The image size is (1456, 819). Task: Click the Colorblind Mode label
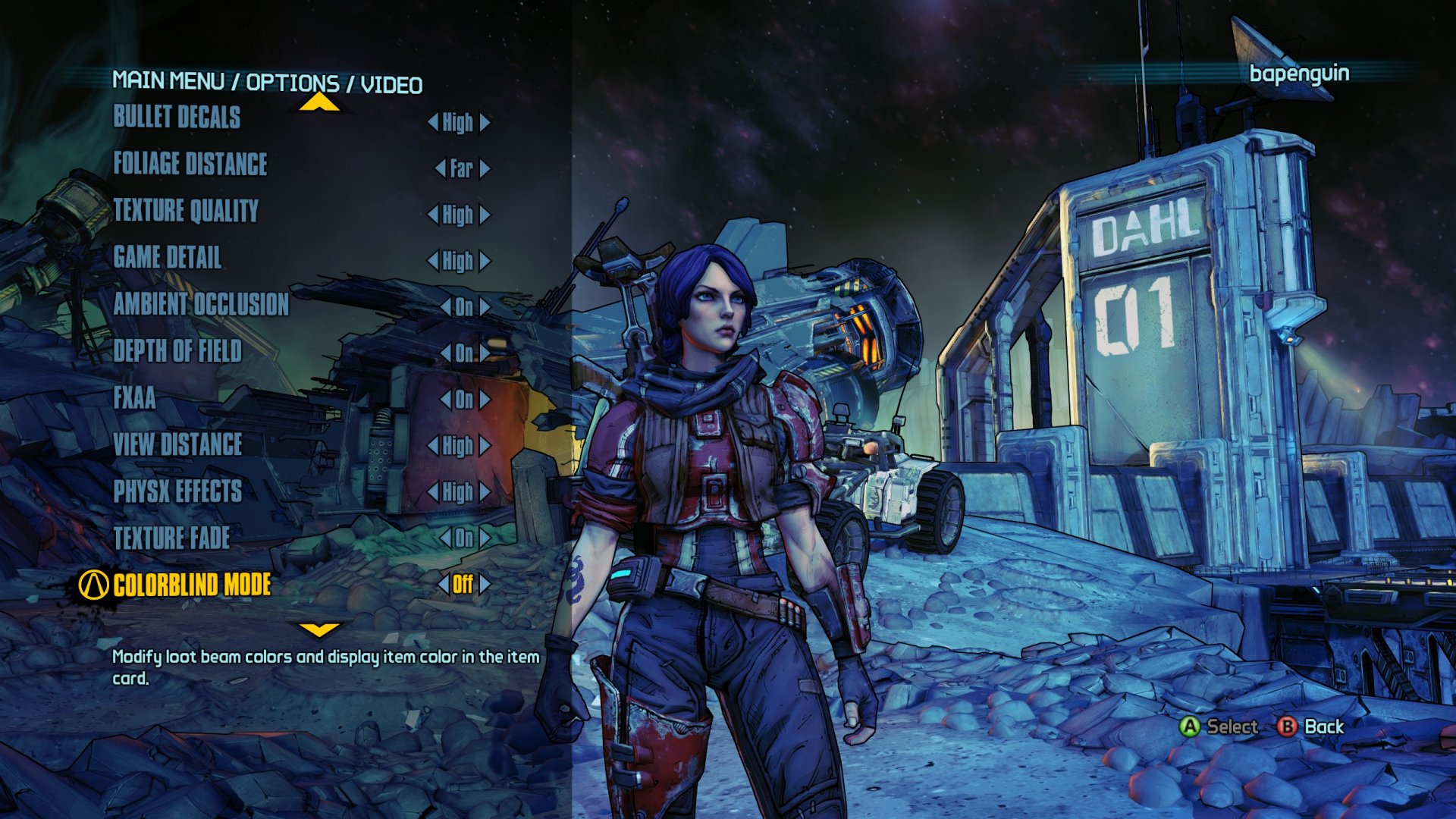[x=192, y=585]
